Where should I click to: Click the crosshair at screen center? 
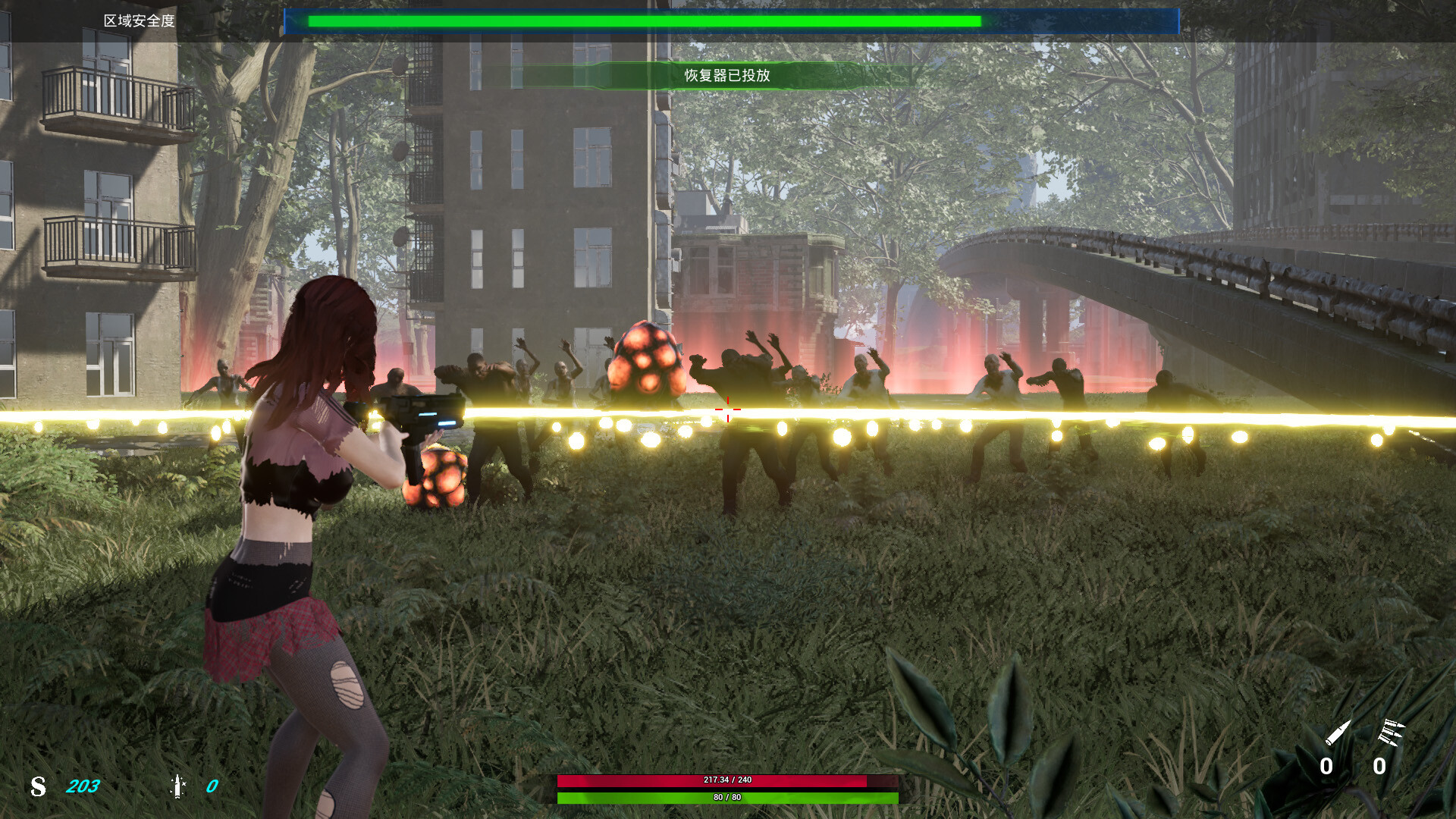pyautogui.click(x=727, y=409)
